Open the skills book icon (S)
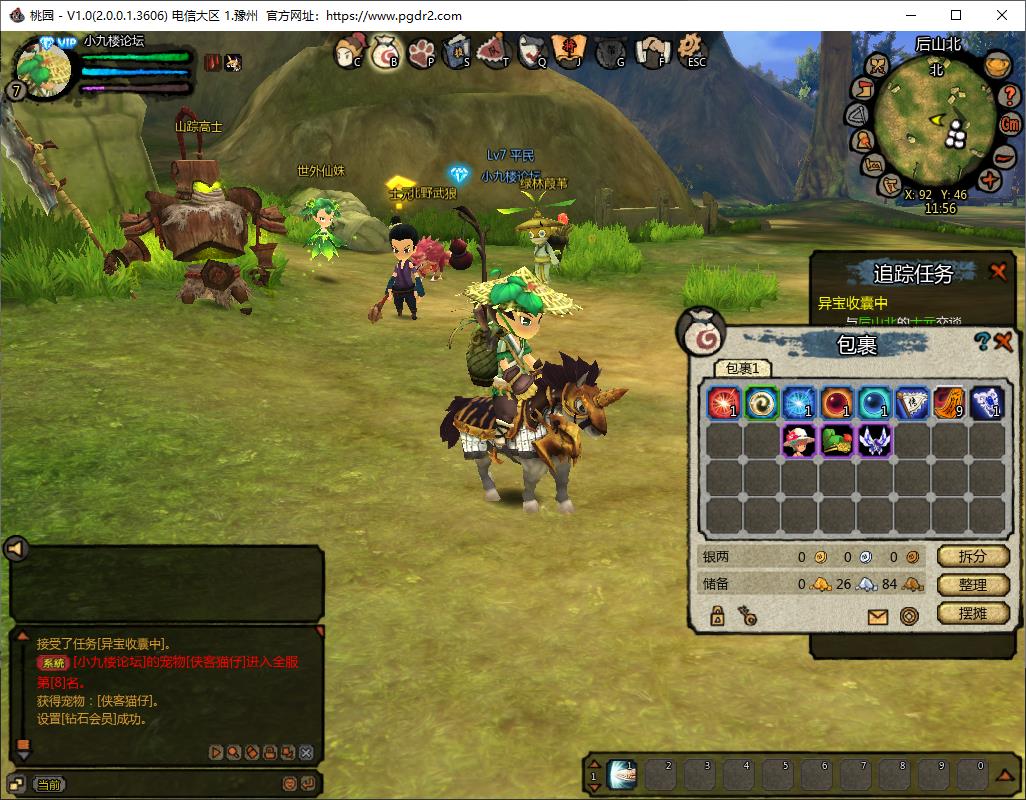1026x800 pixels. click(x=458, y=50)
